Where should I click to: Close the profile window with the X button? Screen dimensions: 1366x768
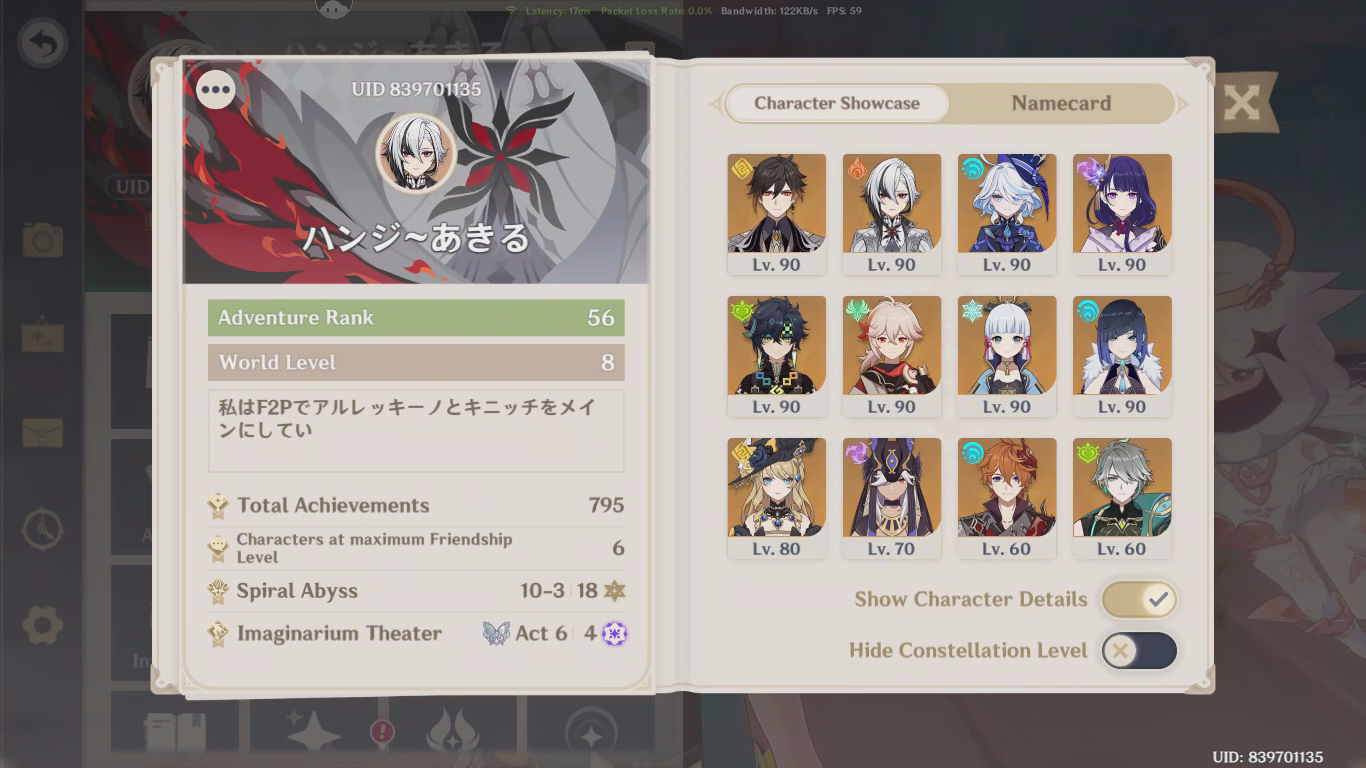tap(1243, 103)
